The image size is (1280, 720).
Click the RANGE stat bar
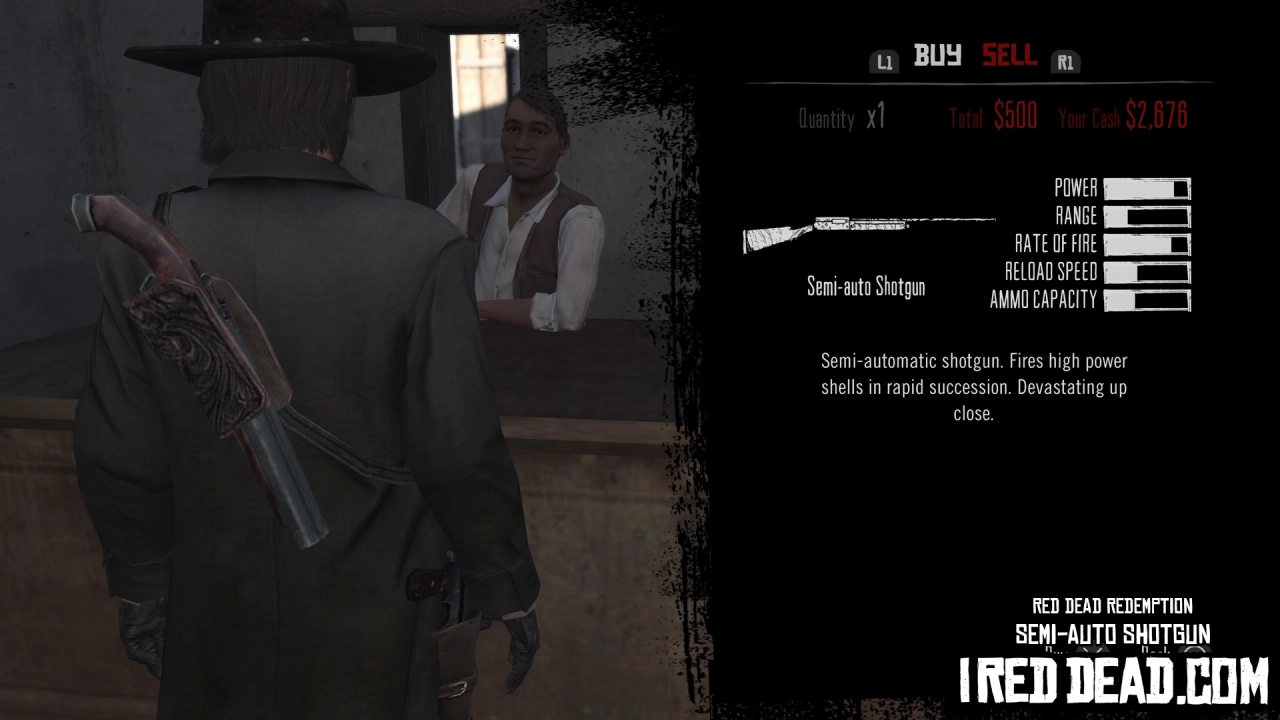point(1147,216)
